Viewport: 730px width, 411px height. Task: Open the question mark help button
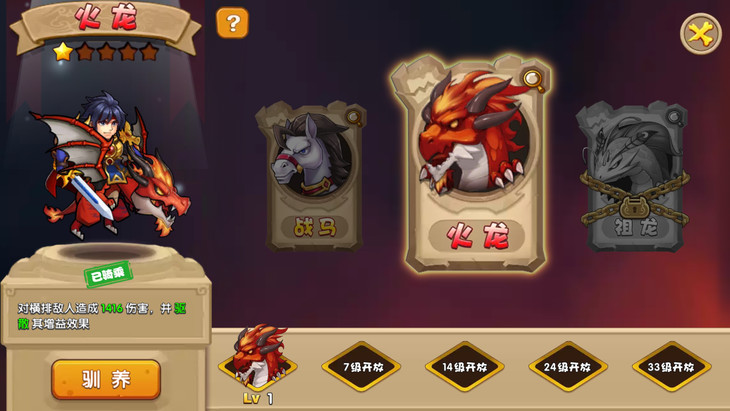tap(232, 23)
